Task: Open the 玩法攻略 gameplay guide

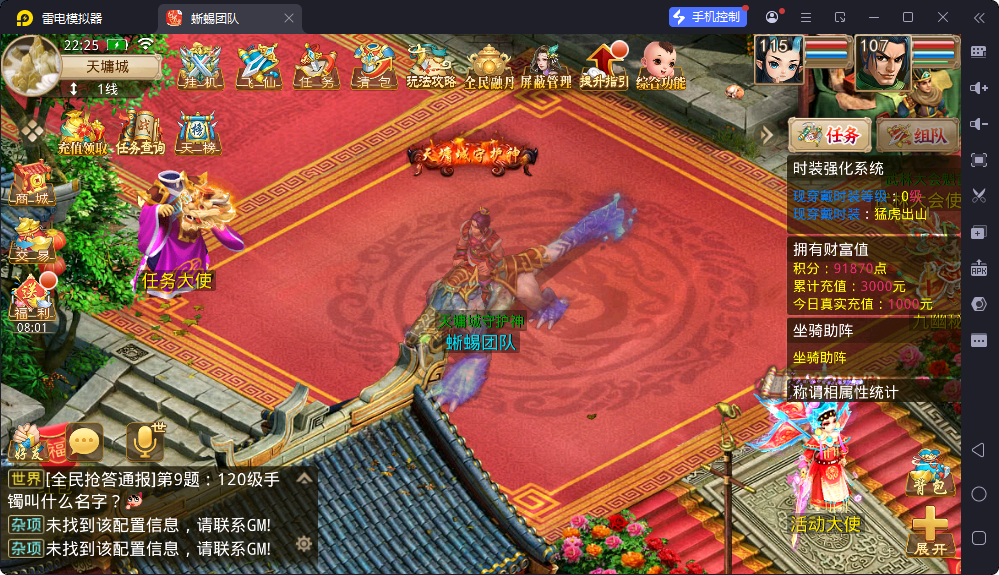Action: 431,66
